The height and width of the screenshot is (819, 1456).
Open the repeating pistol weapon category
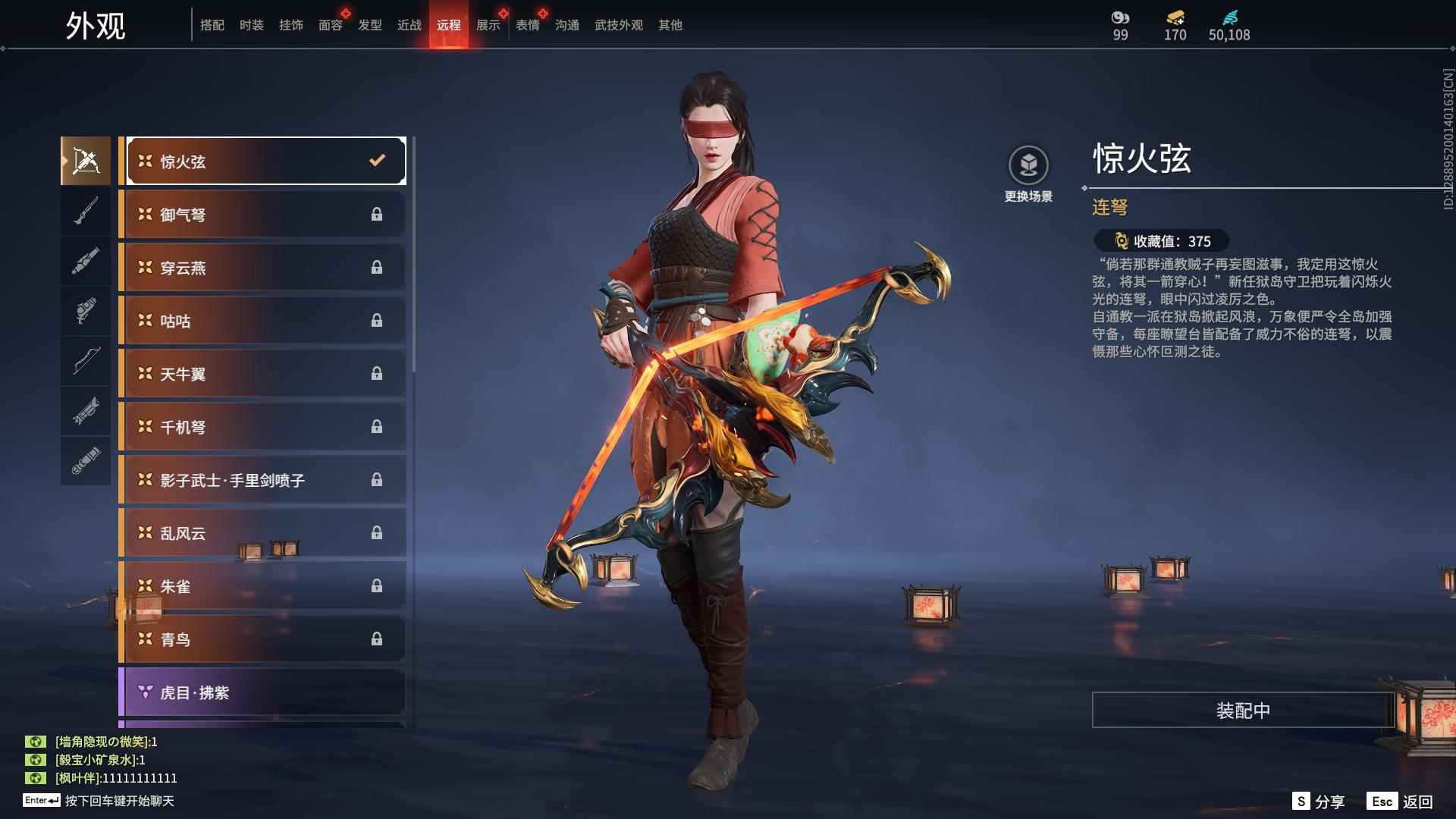pos(86,312)
